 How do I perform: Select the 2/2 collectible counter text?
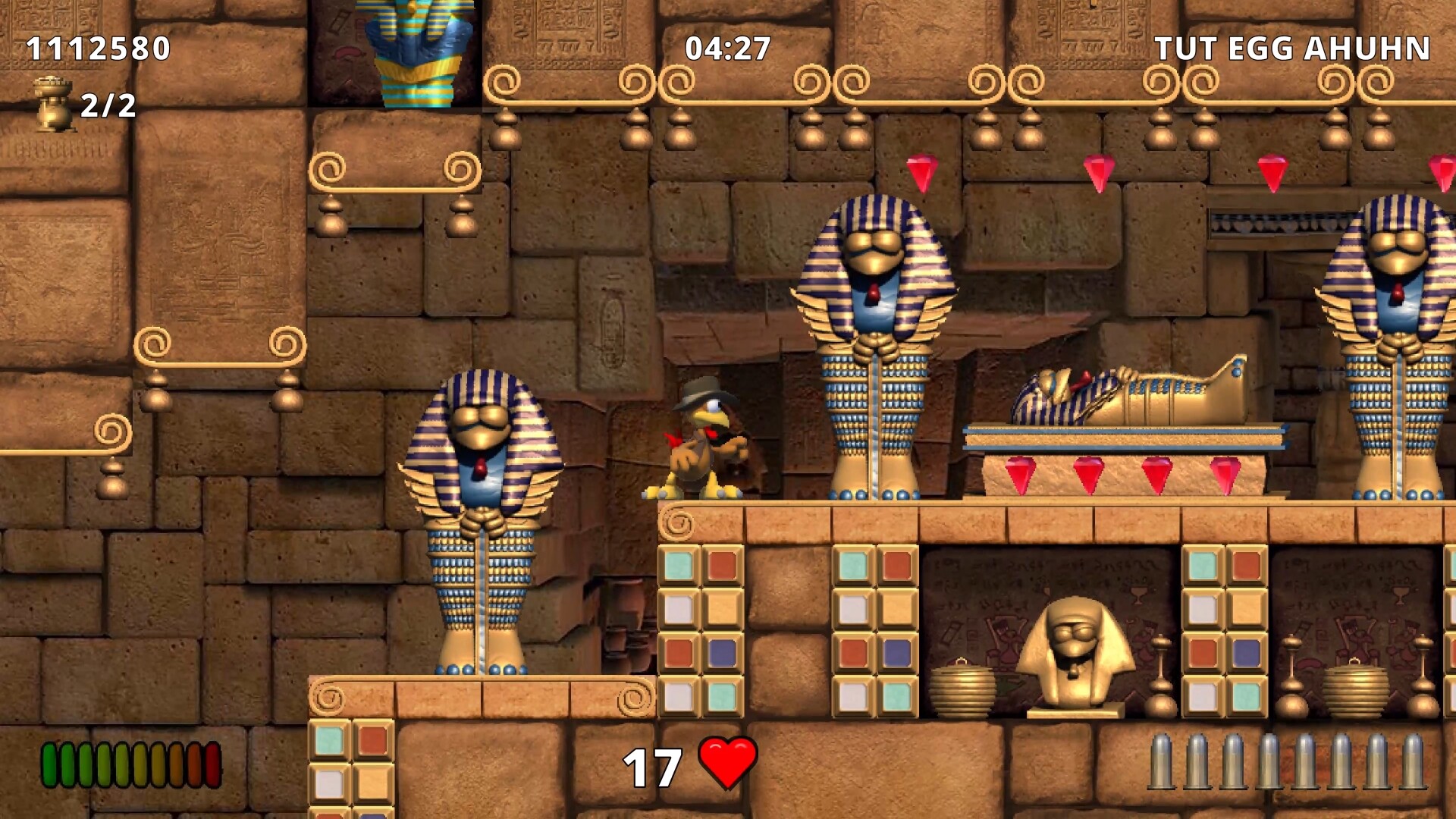106,108
